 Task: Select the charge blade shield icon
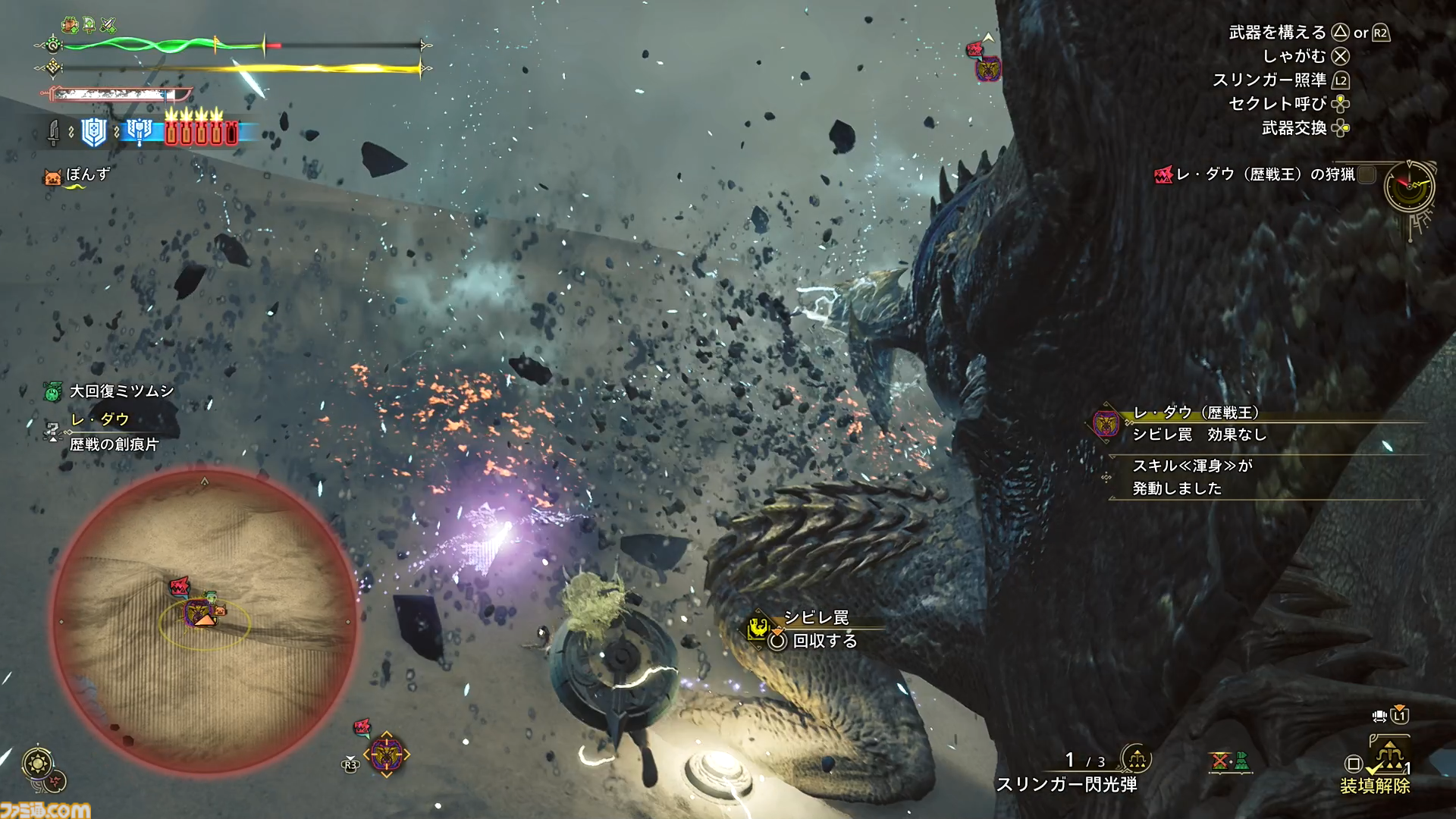click(x=94, y=132)
